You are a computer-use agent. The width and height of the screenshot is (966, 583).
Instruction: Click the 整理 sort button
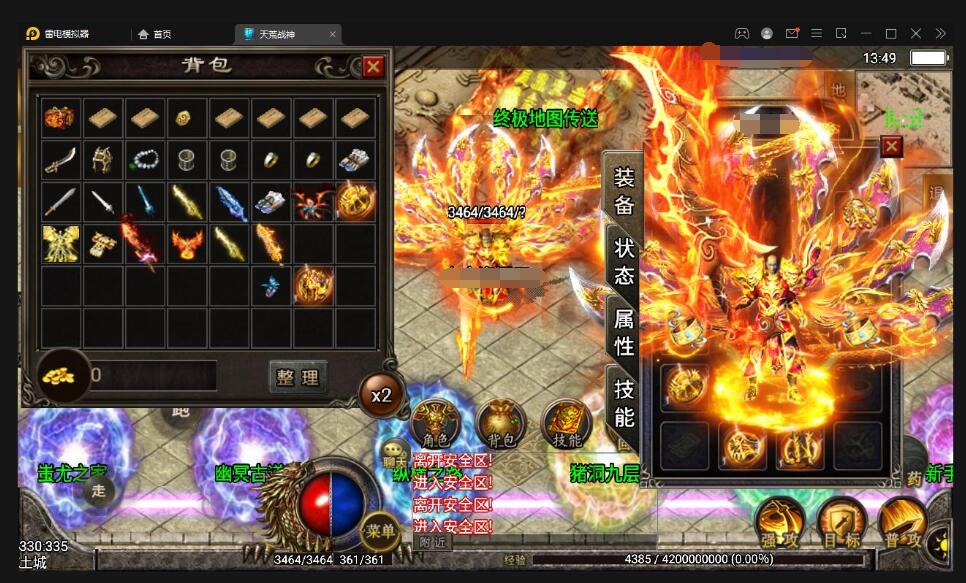298,377
